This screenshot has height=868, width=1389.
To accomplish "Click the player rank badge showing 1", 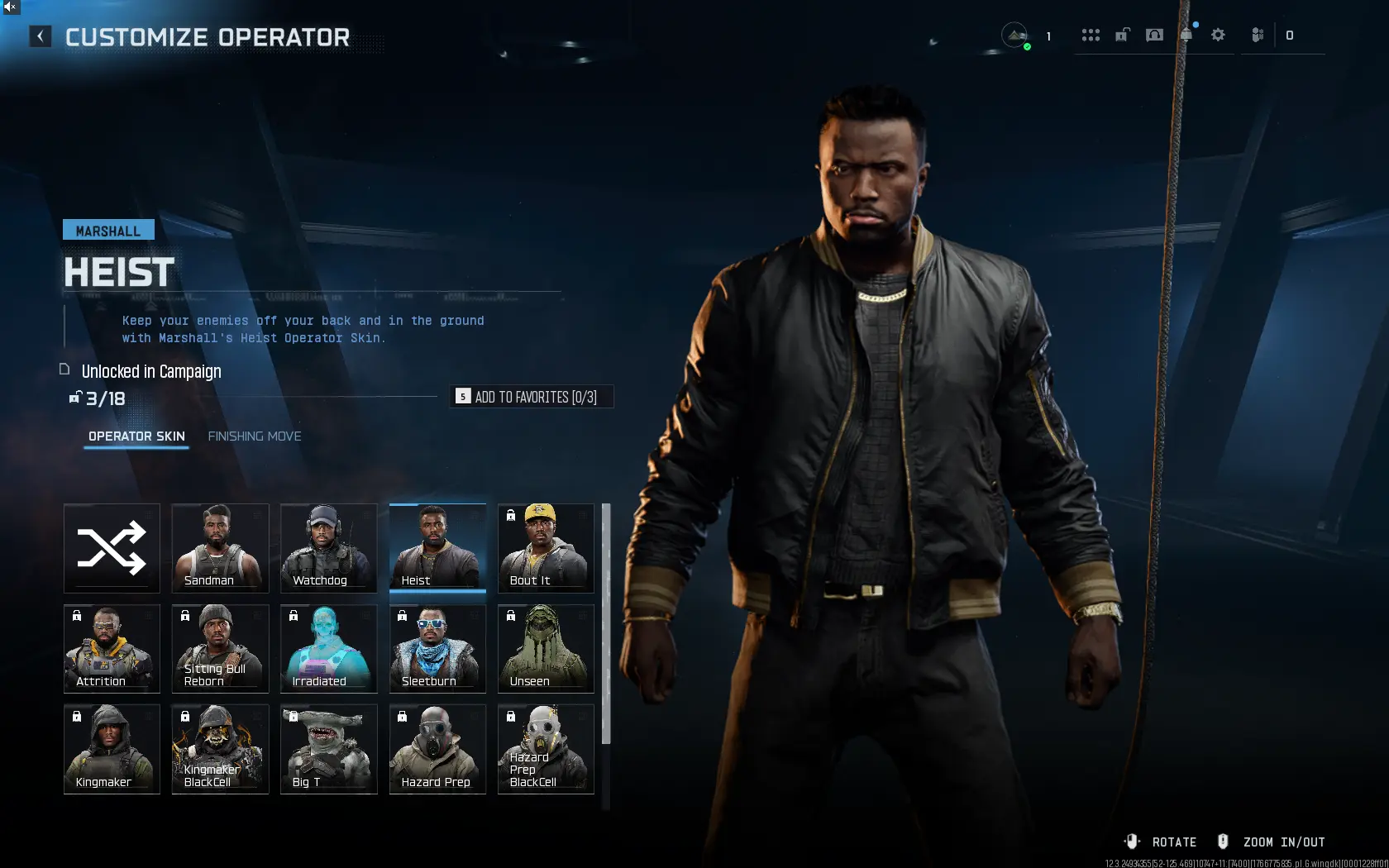I will click(x=1015, y=35).
